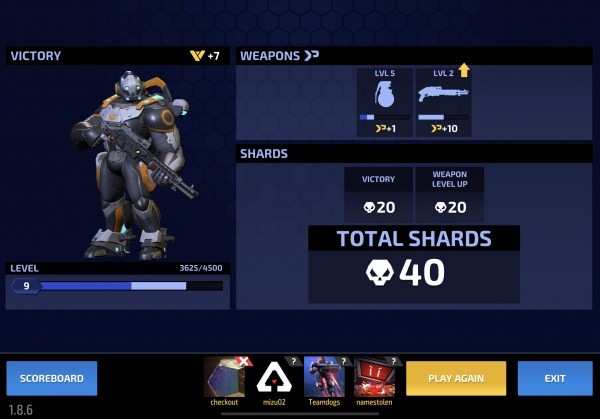Click the namestolen player thumbnail
This screenshot has width=600, height=419.
click(374, 377)
